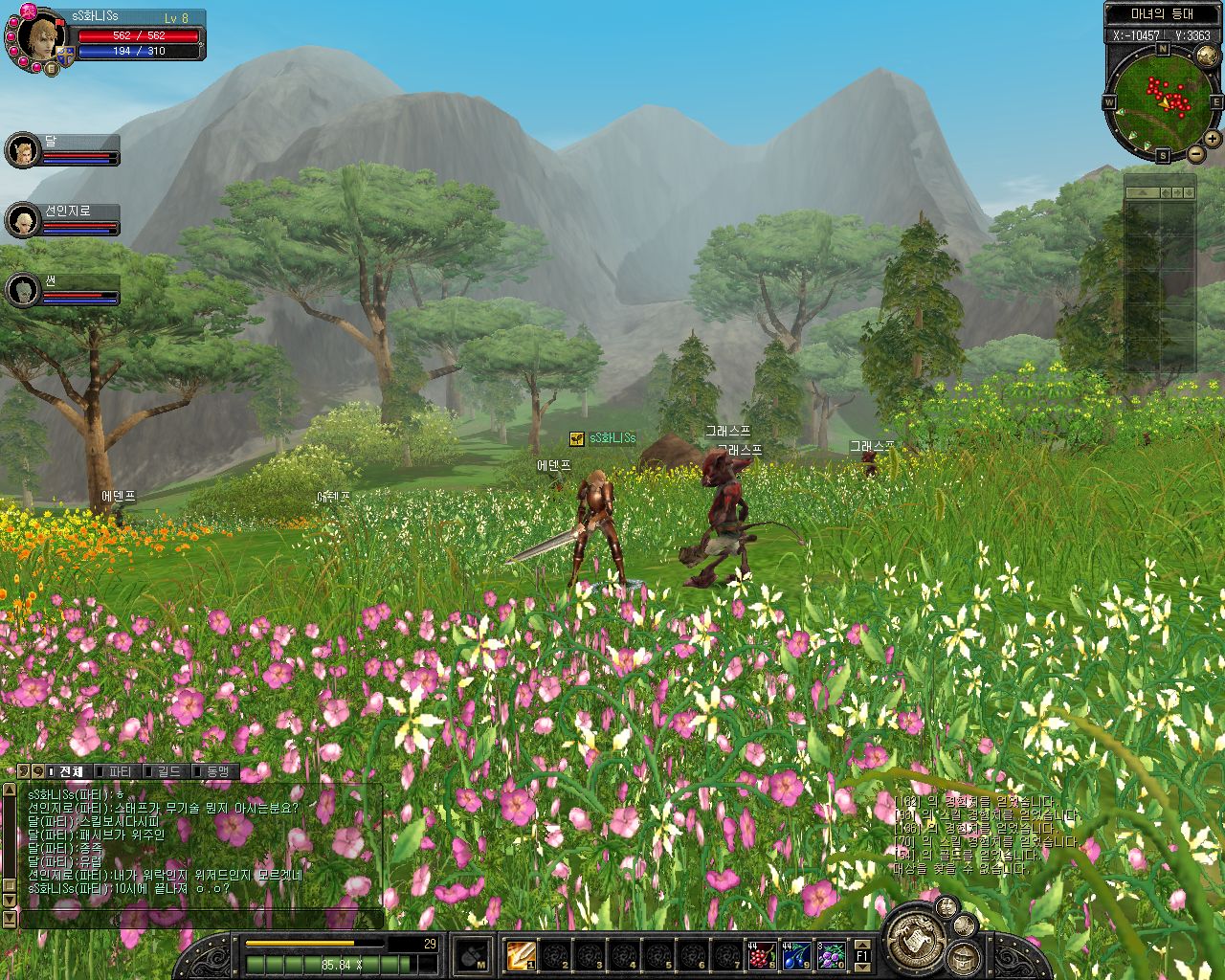Screen dimensions: 1225x980
Task: Select the sword skill in hotbar slot 1
Action: pyautogui.click(x=522, y=954)
